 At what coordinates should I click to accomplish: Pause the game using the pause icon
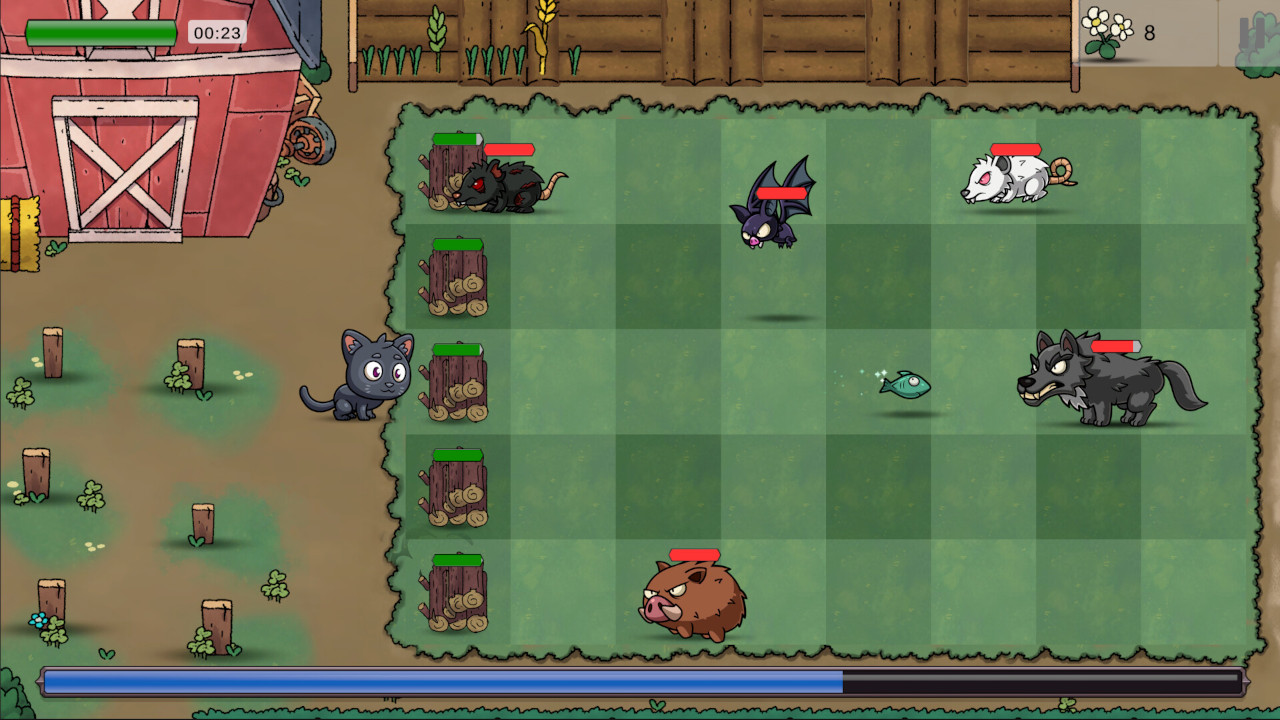[x=1252, y=33]
